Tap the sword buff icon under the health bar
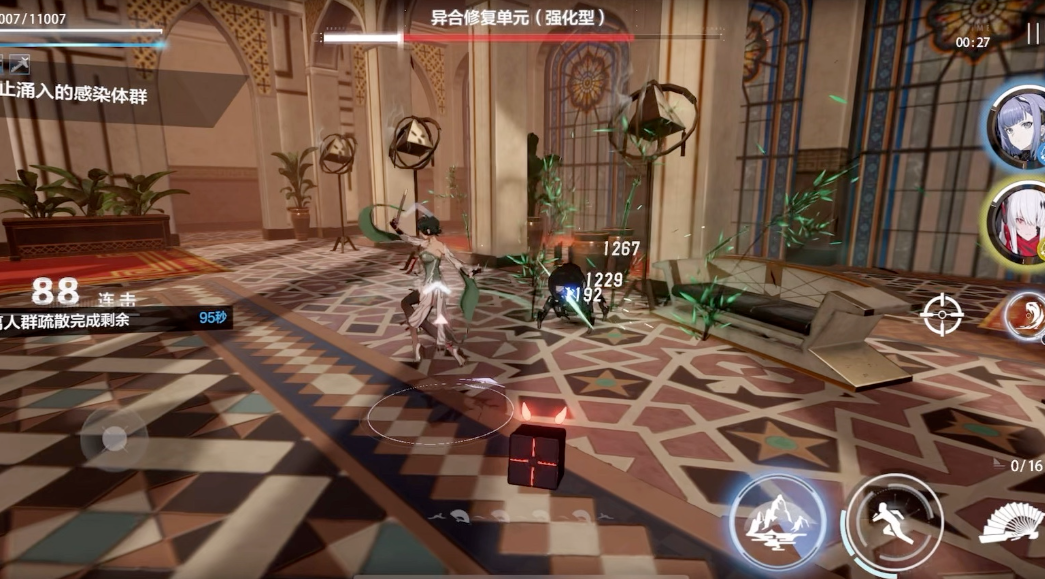1045x579 pixels. click(x=19, y=65)
